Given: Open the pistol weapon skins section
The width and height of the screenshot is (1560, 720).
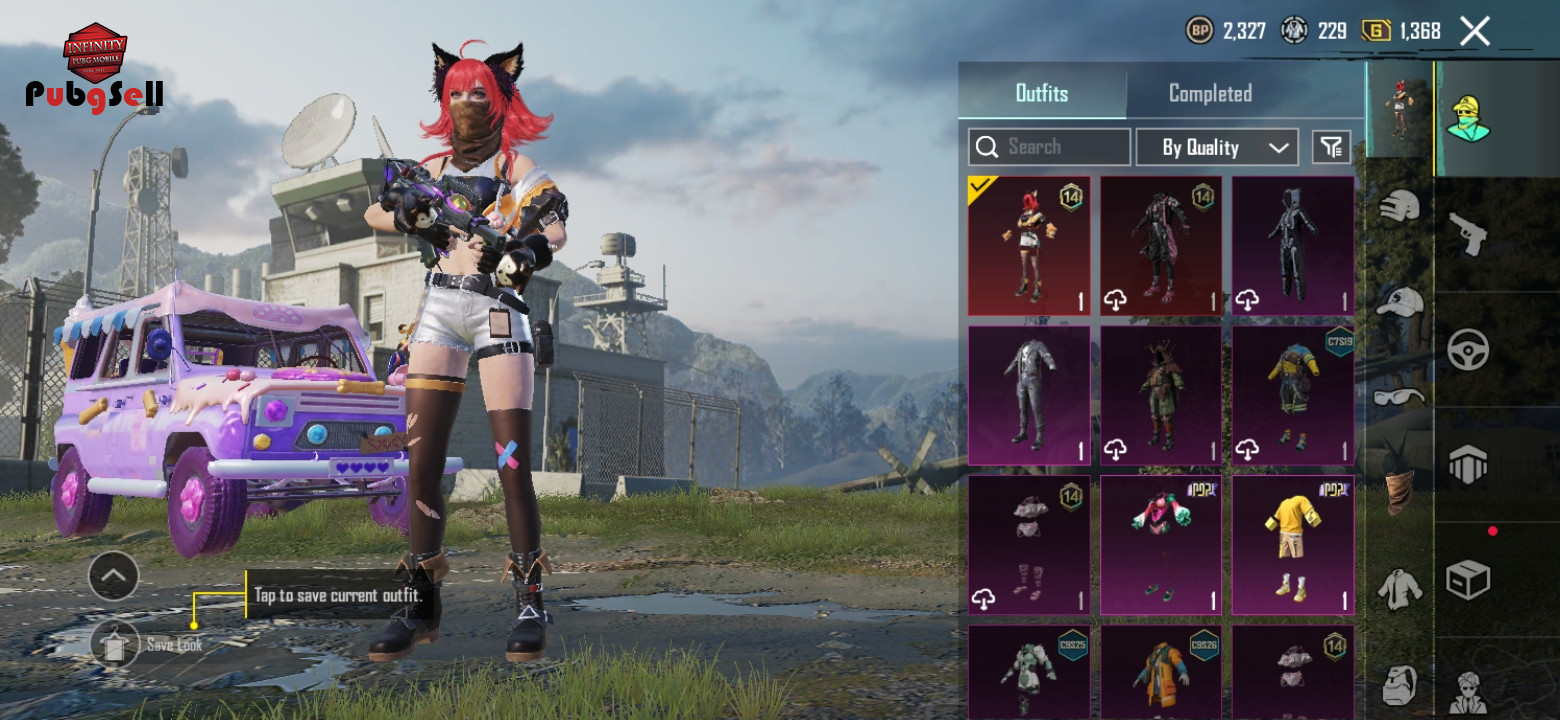Looking at the screenshot, I should coord(1468,234).
